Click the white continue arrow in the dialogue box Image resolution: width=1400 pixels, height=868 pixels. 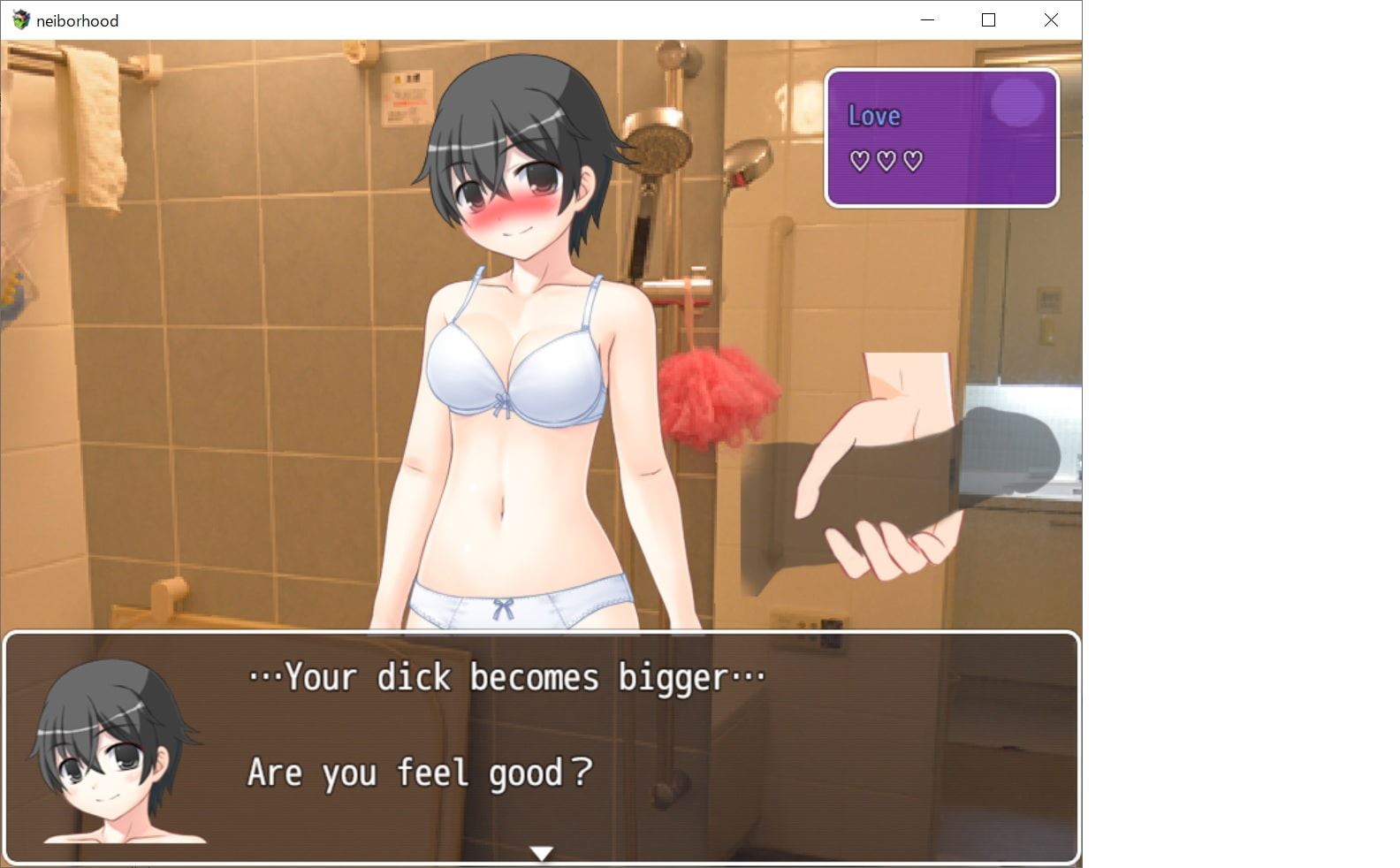(541, 853)
